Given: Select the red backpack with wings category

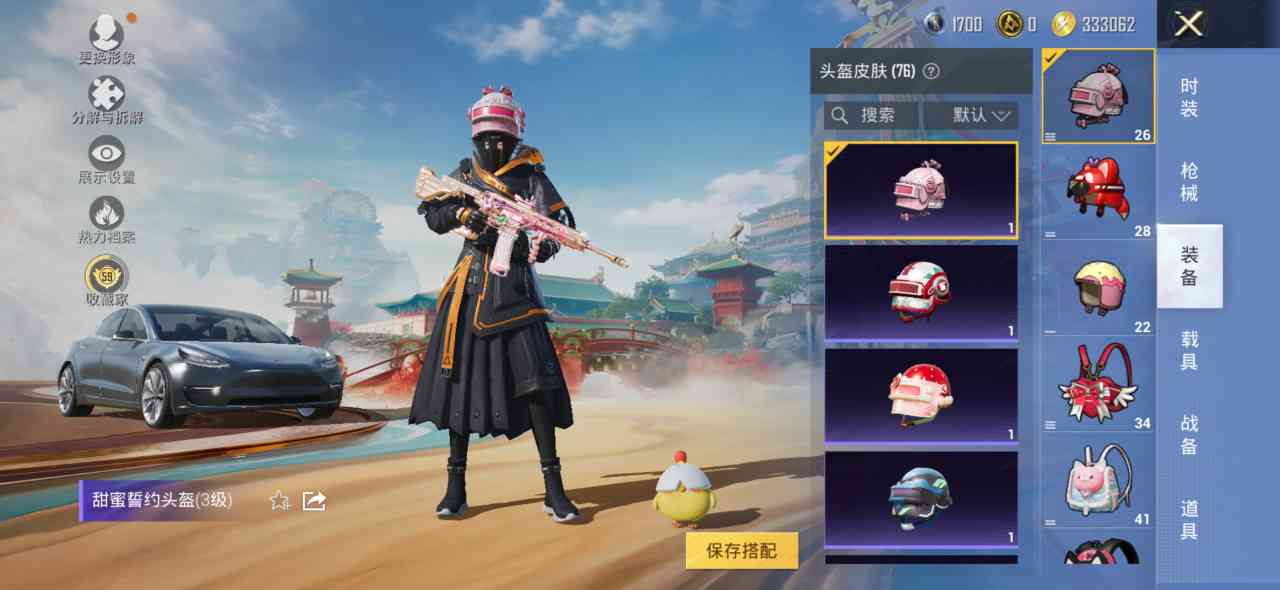Looking at the screenshot, I should (x=1098, y=384).
